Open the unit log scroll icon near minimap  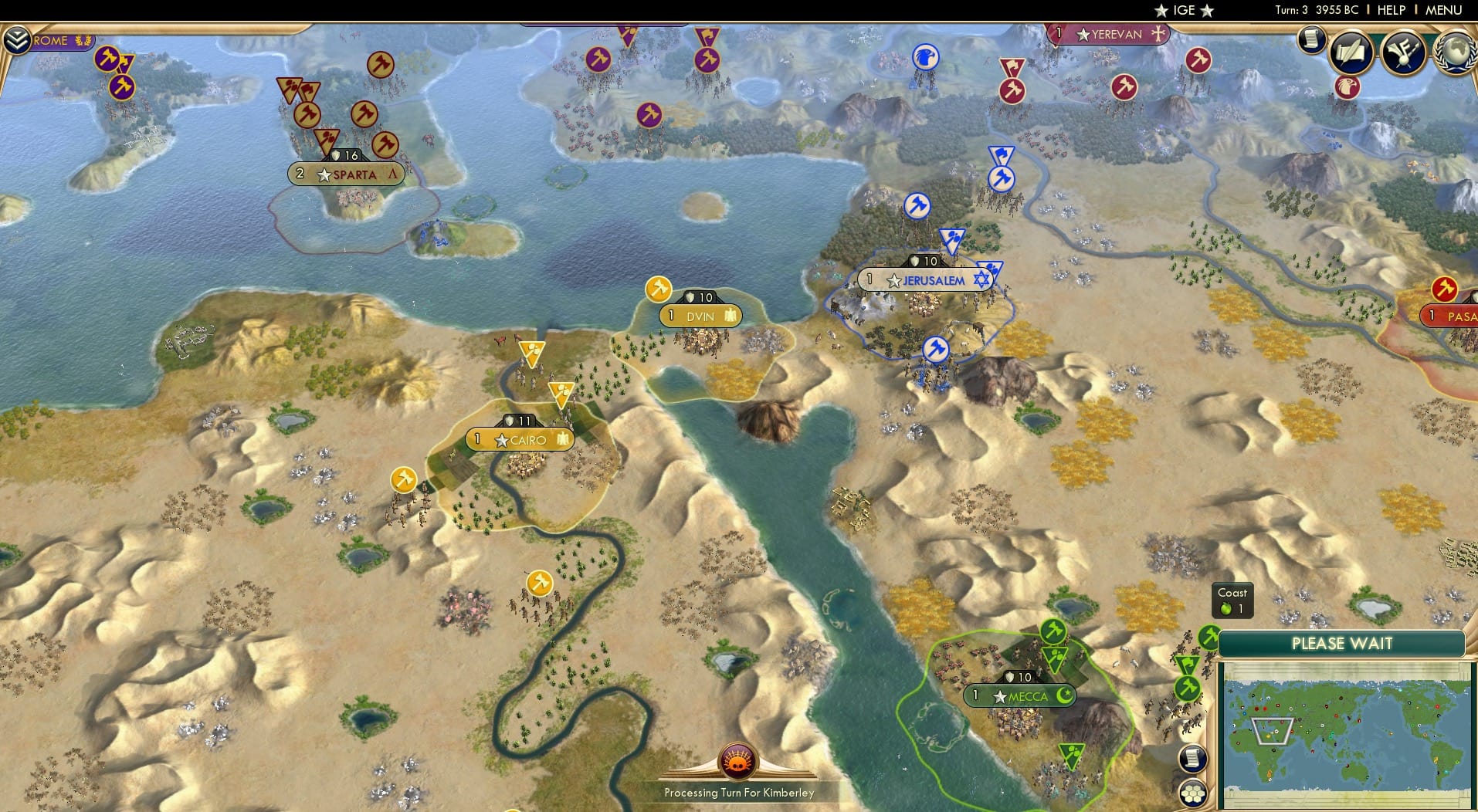point(1192,759)
